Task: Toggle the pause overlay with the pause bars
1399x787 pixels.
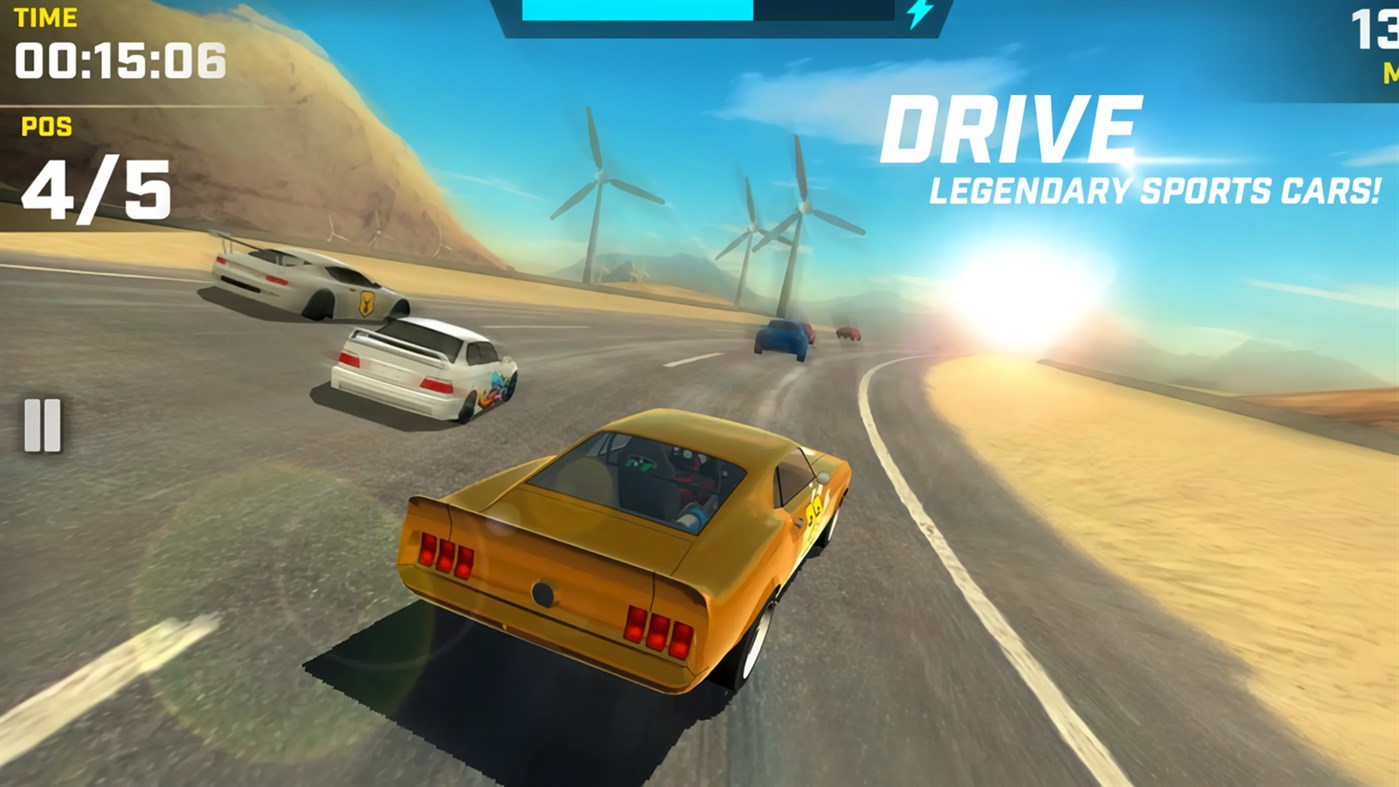Action: [x=42, y=424]
